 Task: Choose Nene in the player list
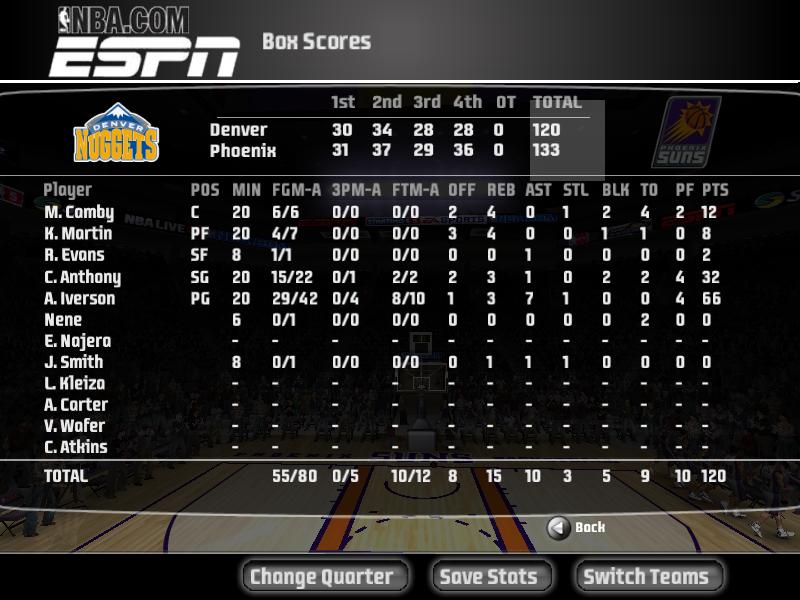coord(63,320)
